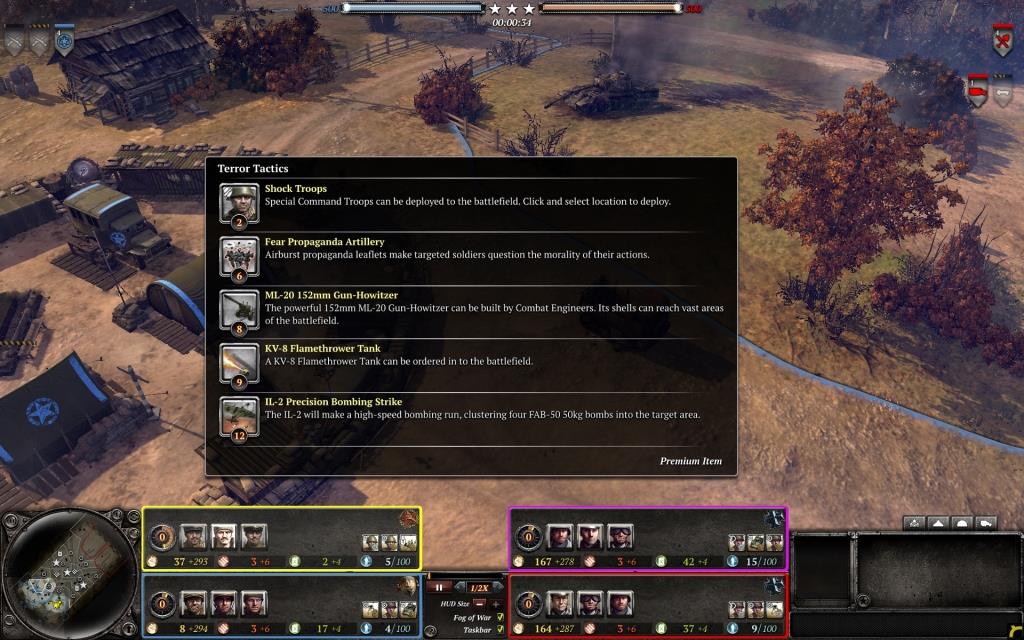Increase HUD size with the plus button
The image size is (1024, 640).
pyautogui.click(x=496, y=604)
